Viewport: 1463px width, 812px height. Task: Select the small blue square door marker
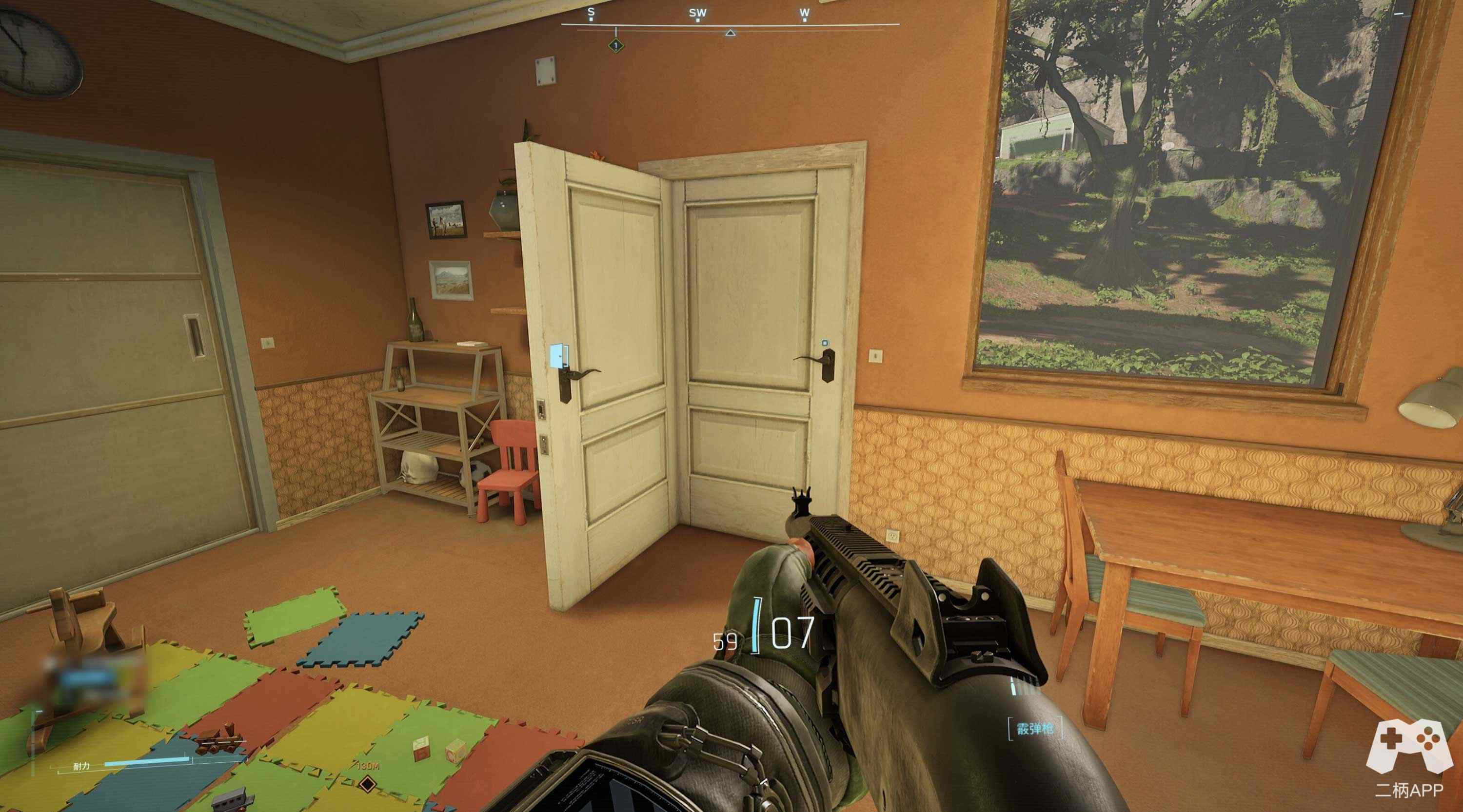pos(824,343)
